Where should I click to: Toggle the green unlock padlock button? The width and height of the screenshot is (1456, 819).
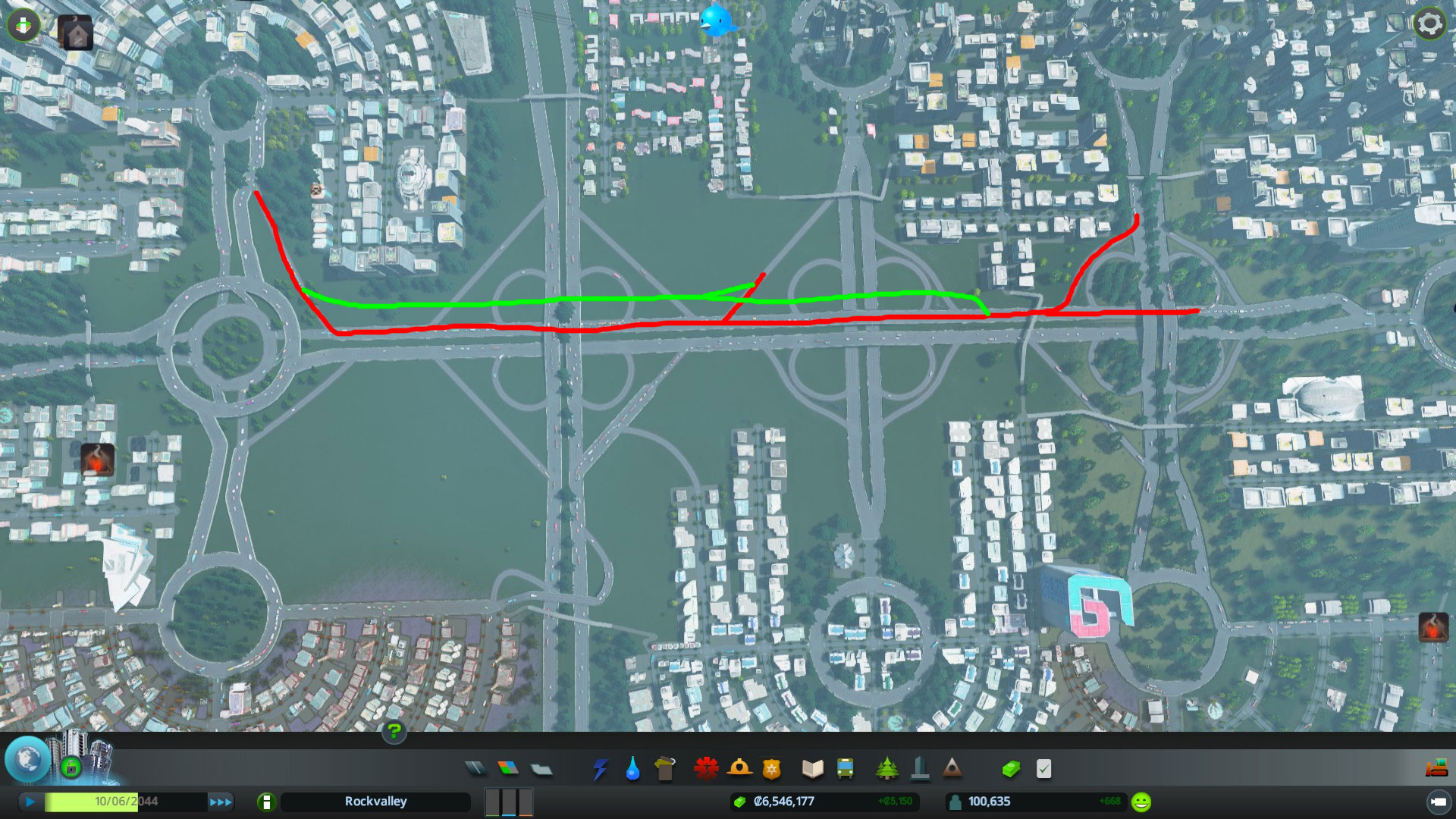point(71,767)
